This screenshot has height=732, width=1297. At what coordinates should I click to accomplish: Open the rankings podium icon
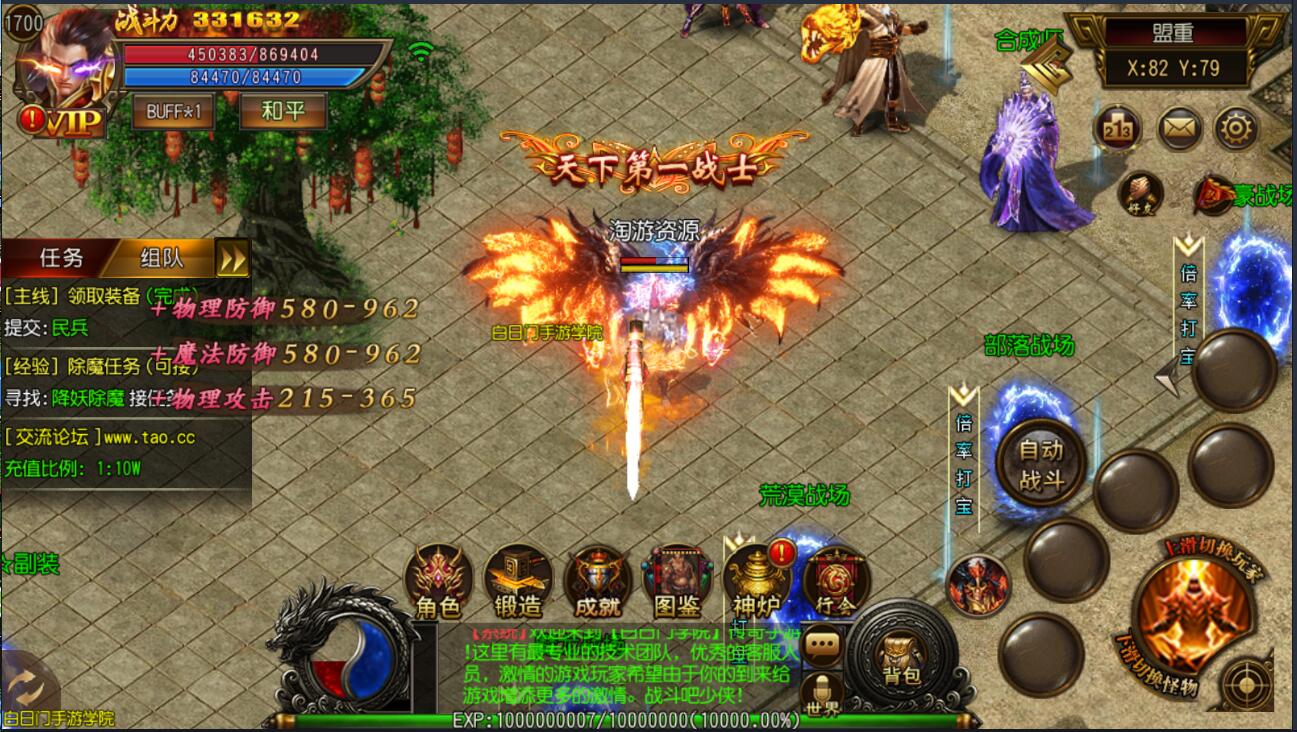1119,129
